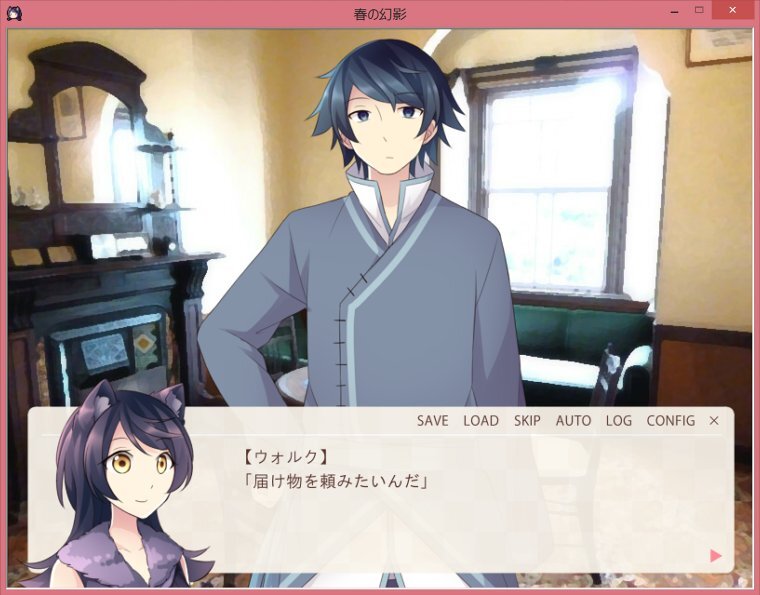Advance dialogue with the pink arrow
Image resolution: width=760 pixels, height=595 pixels.
click(x=715, y=556)
